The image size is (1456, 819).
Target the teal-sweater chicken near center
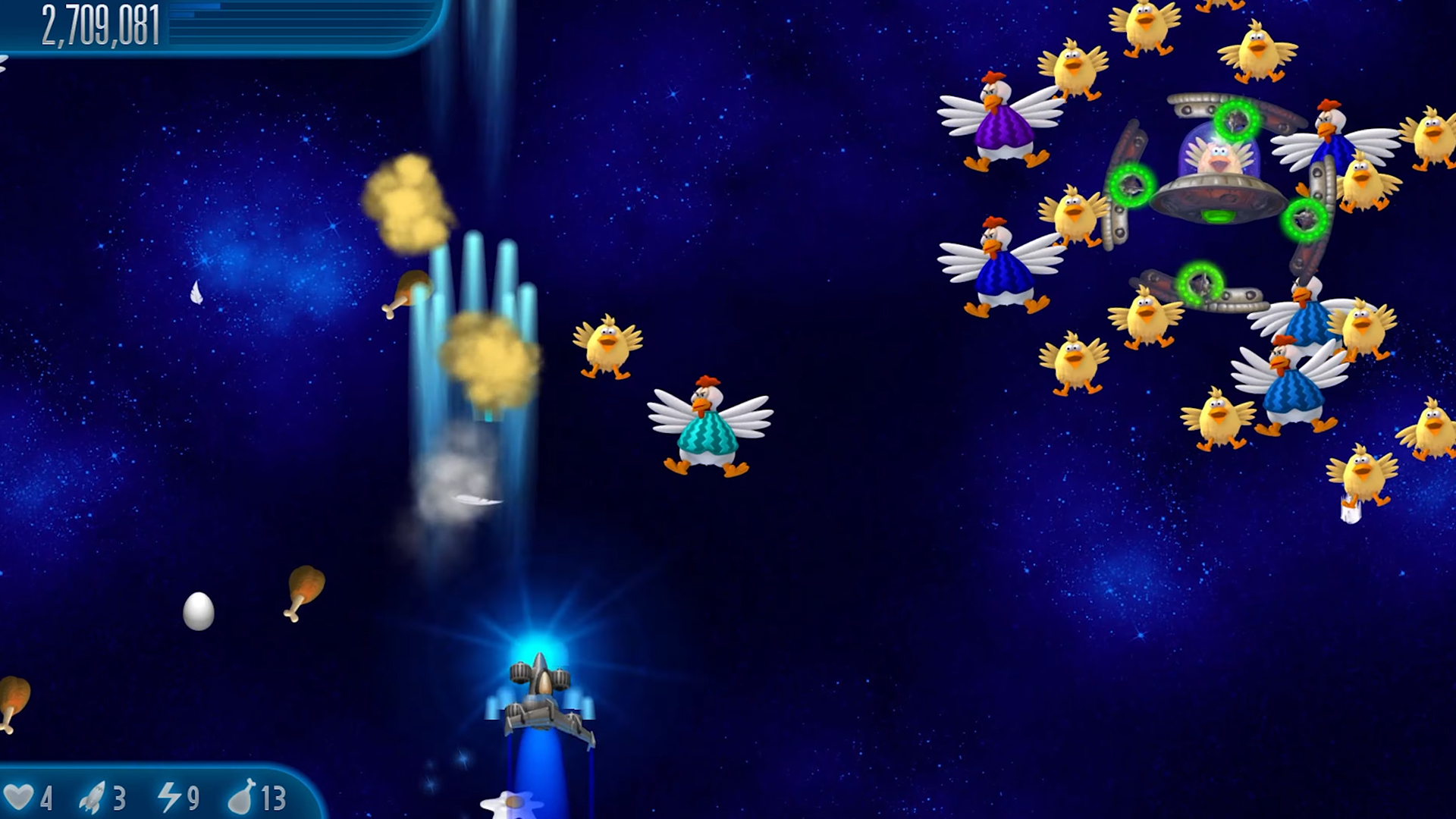click(707, 428)
